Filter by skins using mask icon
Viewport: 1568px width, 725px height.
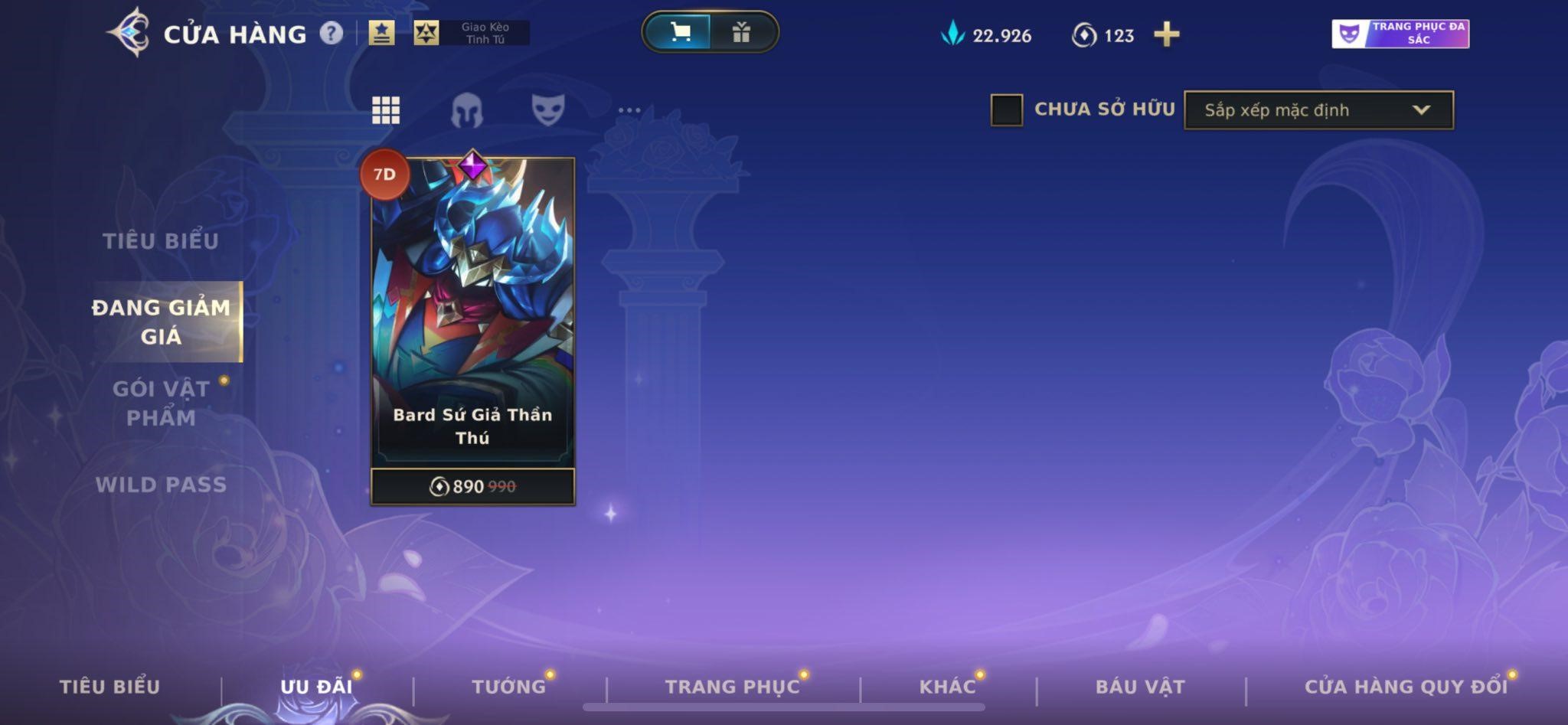tap(548, 109)
